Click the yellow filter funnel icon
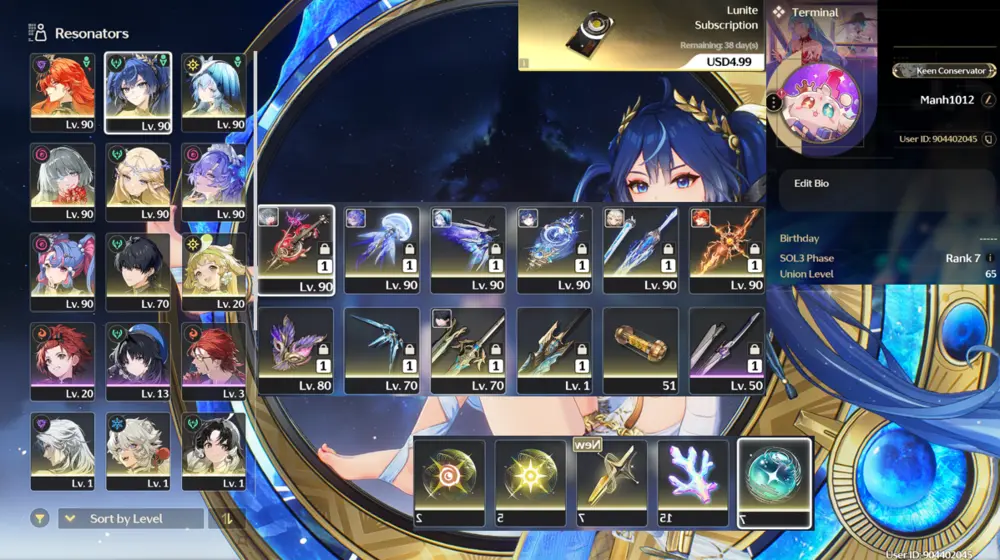1000x560 pixels. [x=39, y=518]
